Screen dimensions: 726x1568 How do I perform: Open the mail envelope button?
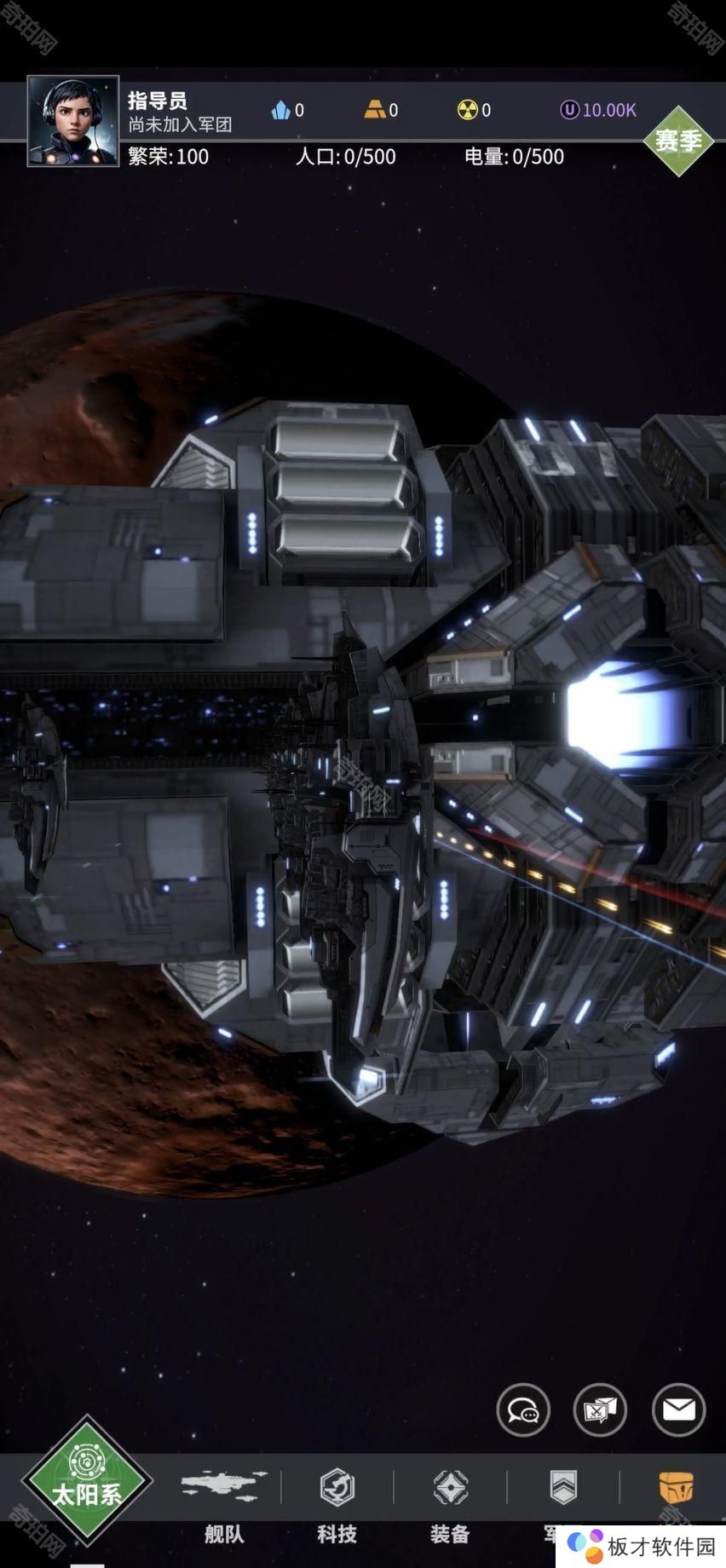[679, 1410]
